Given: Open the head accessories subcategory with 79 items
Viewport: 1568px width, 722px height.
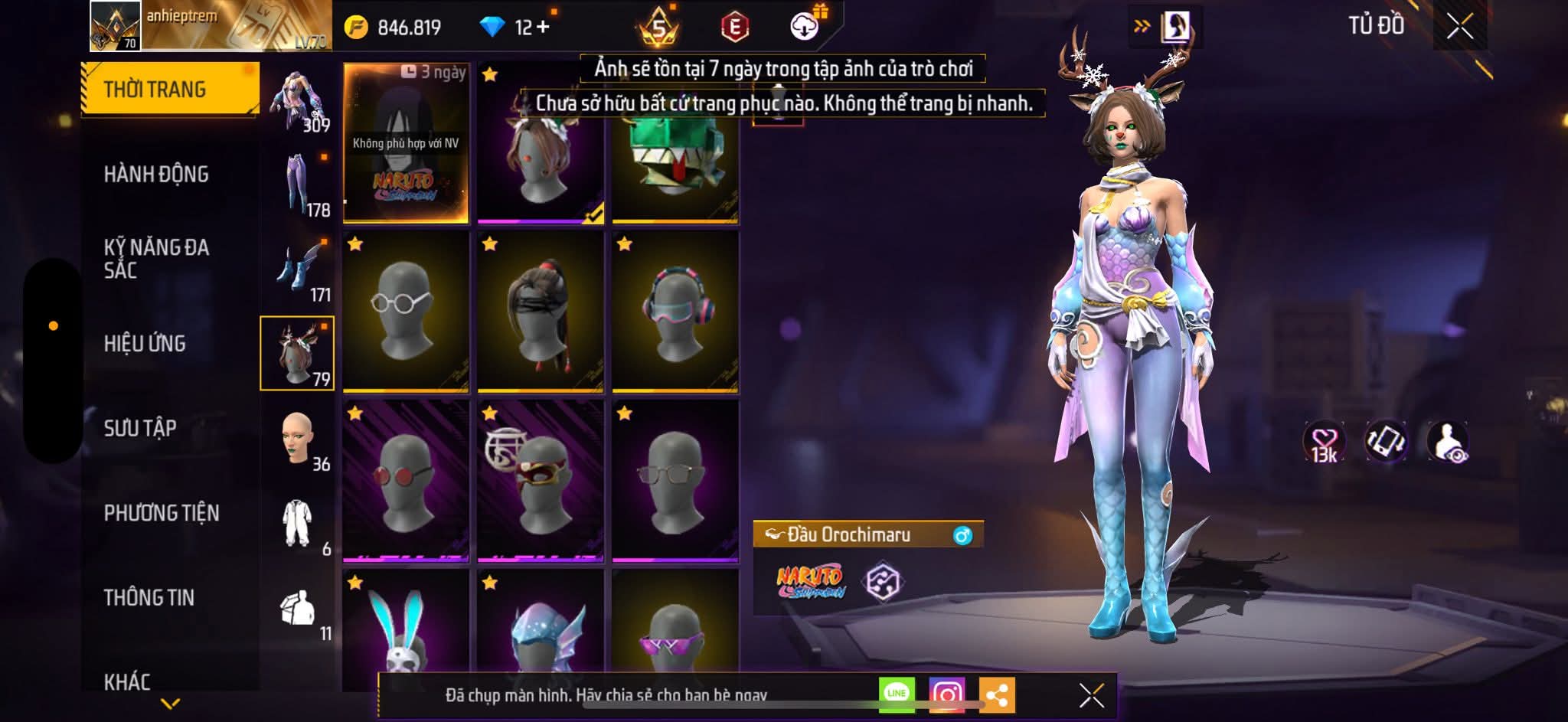Looking at the screenshot, I should pos(297,353).
